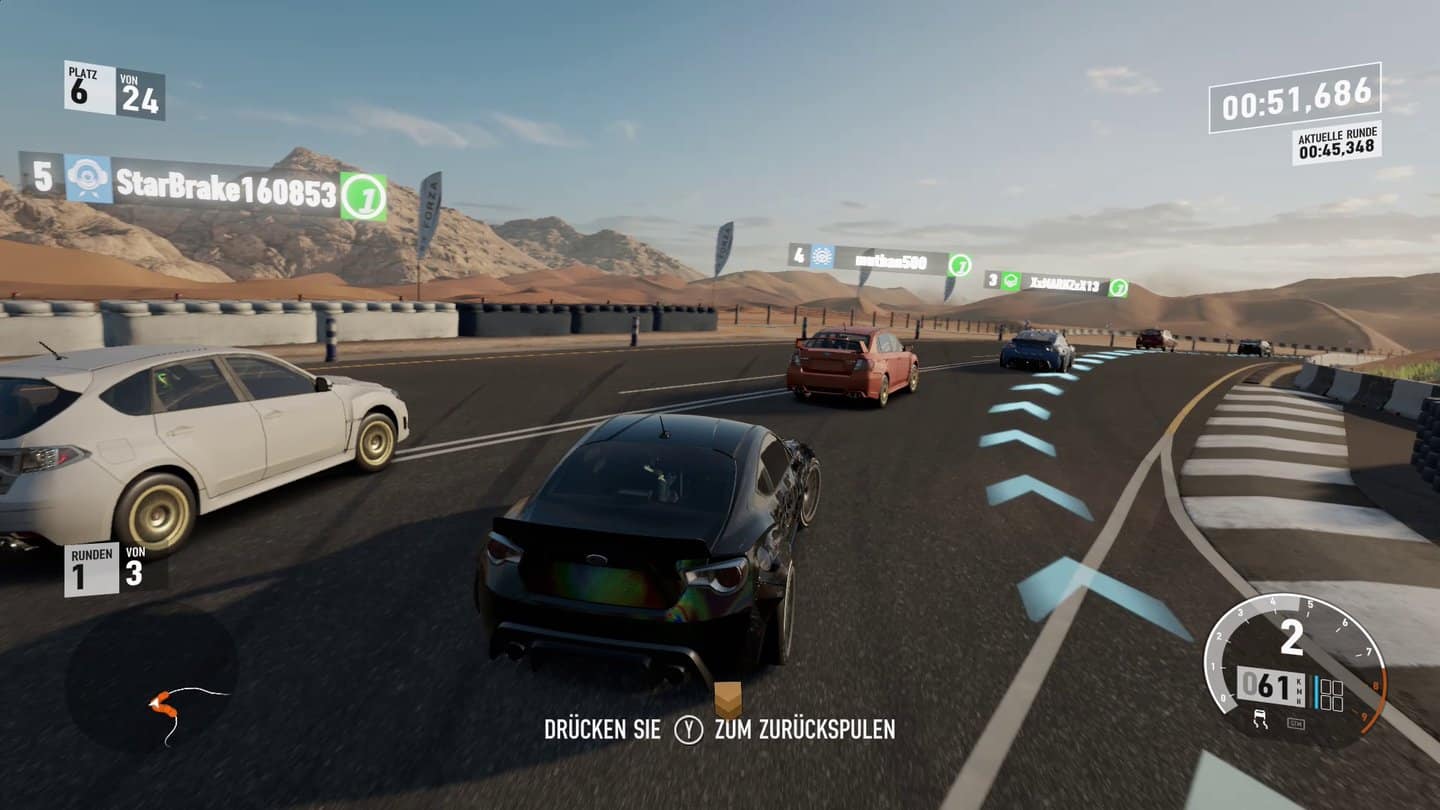Click the Drivatar circle badge beside methan500

pyautogui.click(x=960, y=264)
